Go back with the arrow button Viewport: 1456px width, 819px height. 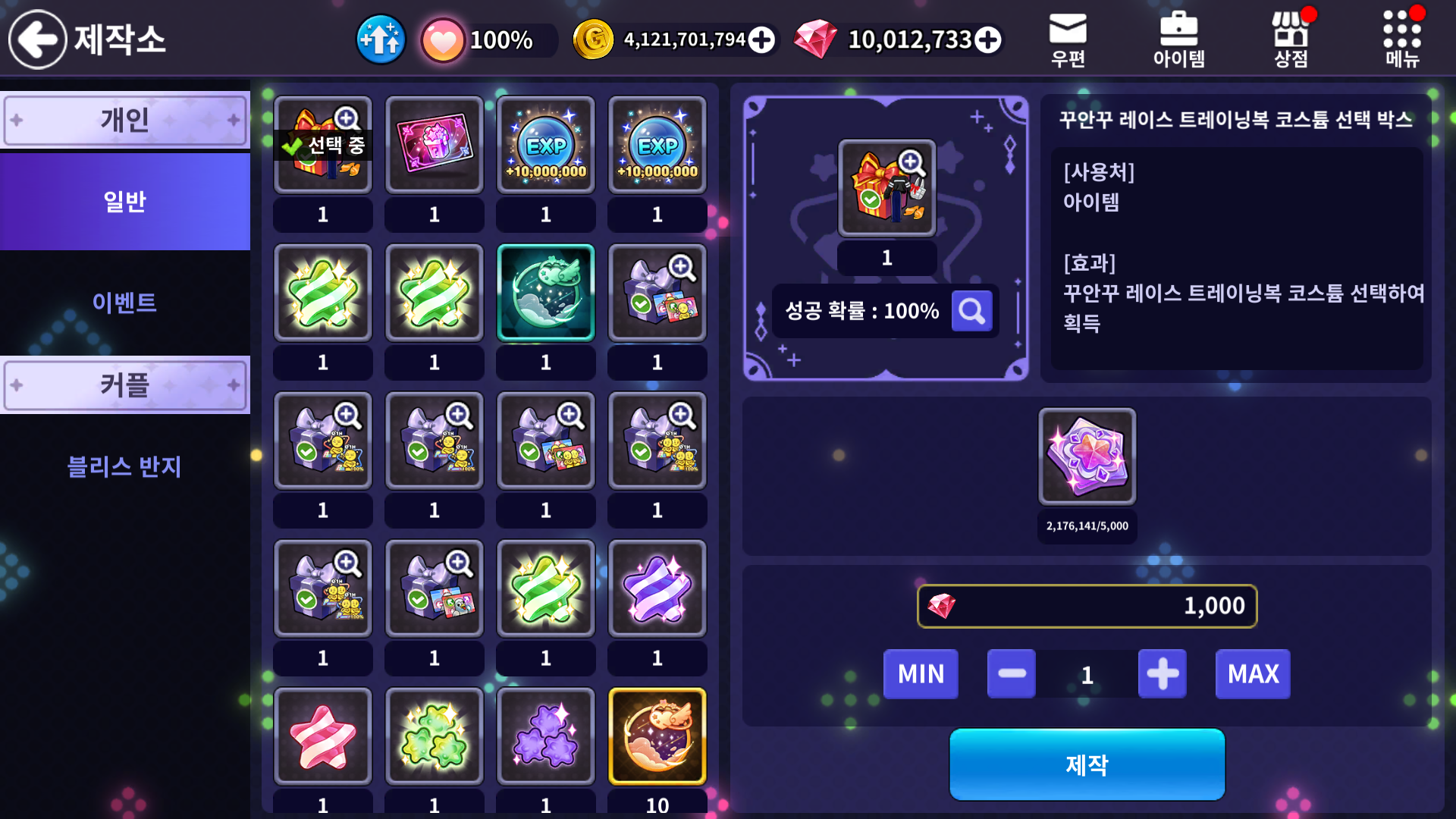[x=38, y=39]
